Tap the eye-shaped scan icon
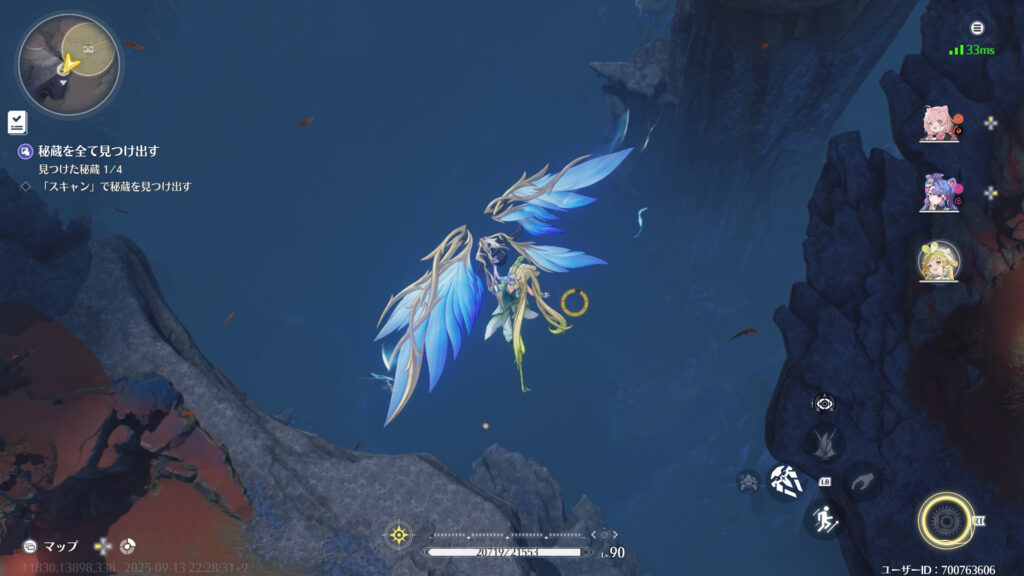Screen dimensions: 1024x576 click(x=824, y=404)
